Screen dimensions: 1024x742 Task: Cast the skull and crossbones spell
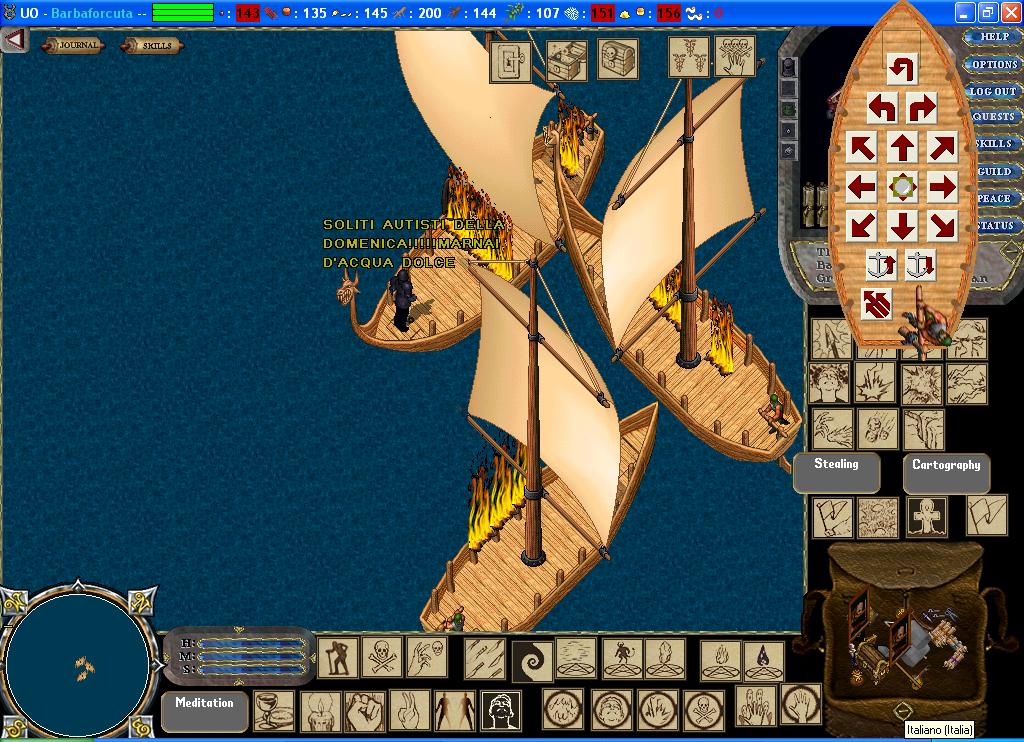[x=381, y=657]
